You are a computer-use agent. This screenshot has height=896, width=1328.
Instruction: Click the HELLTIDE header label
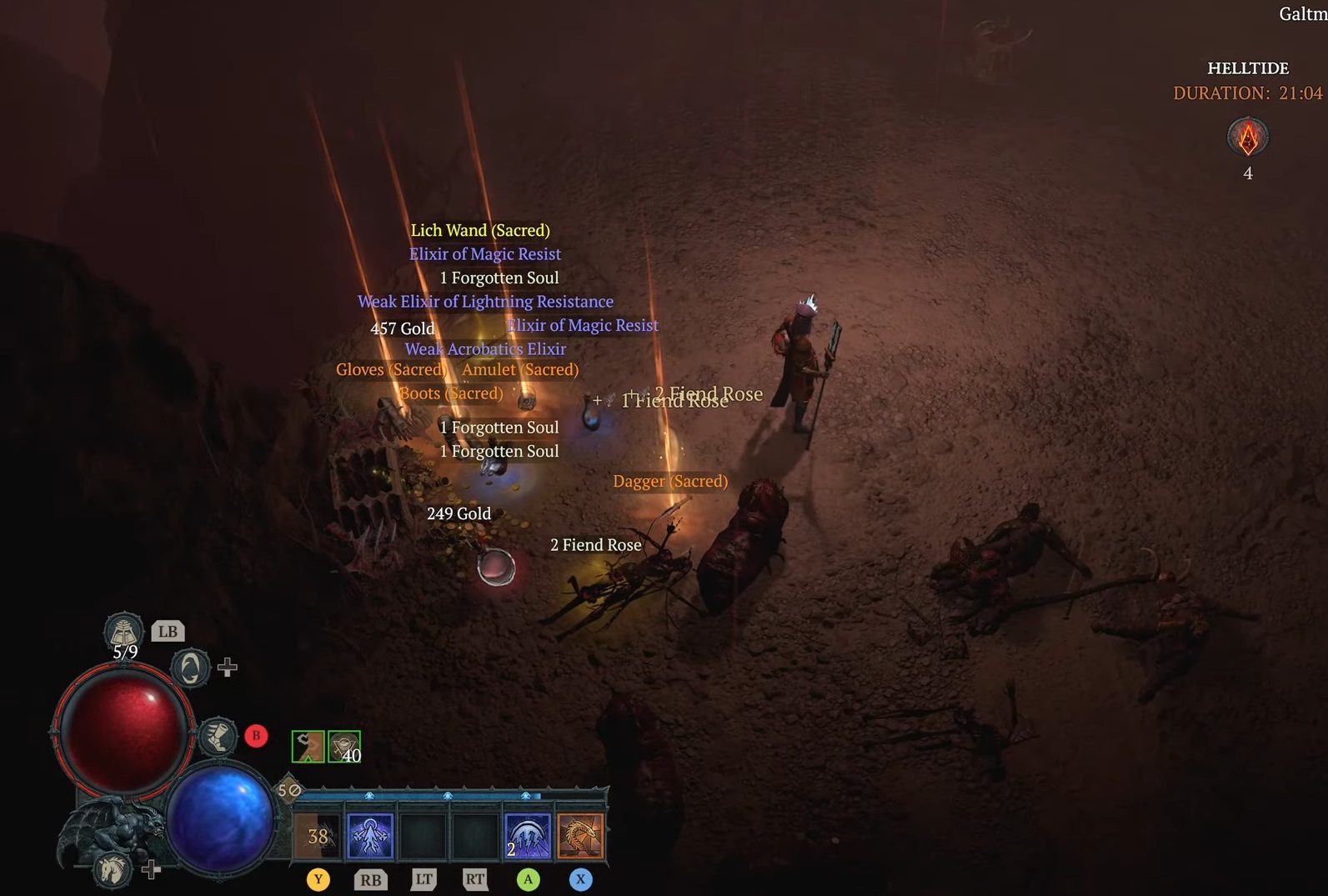click(x=1247, y=68)
